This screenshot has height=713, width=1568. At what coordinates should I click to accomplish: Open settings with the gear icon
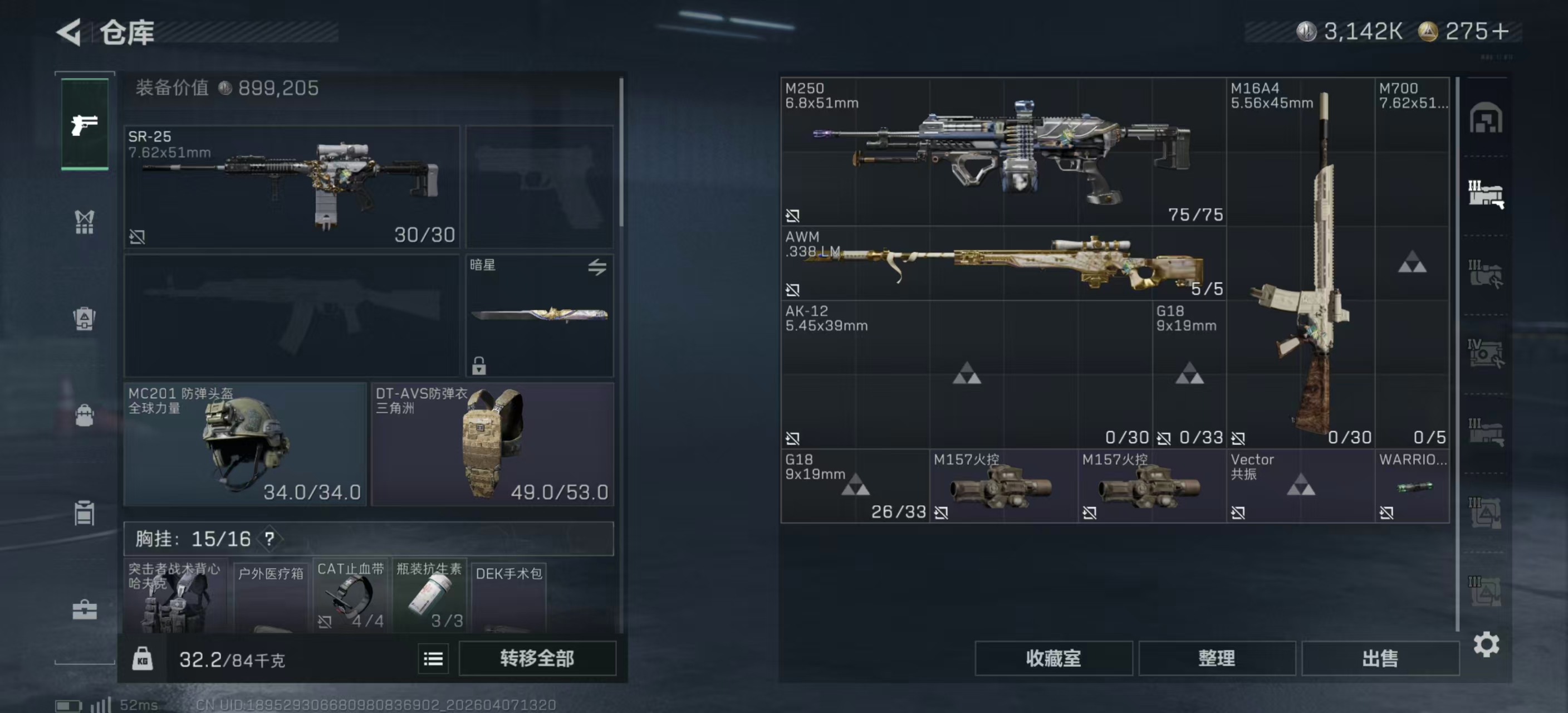1486,644
